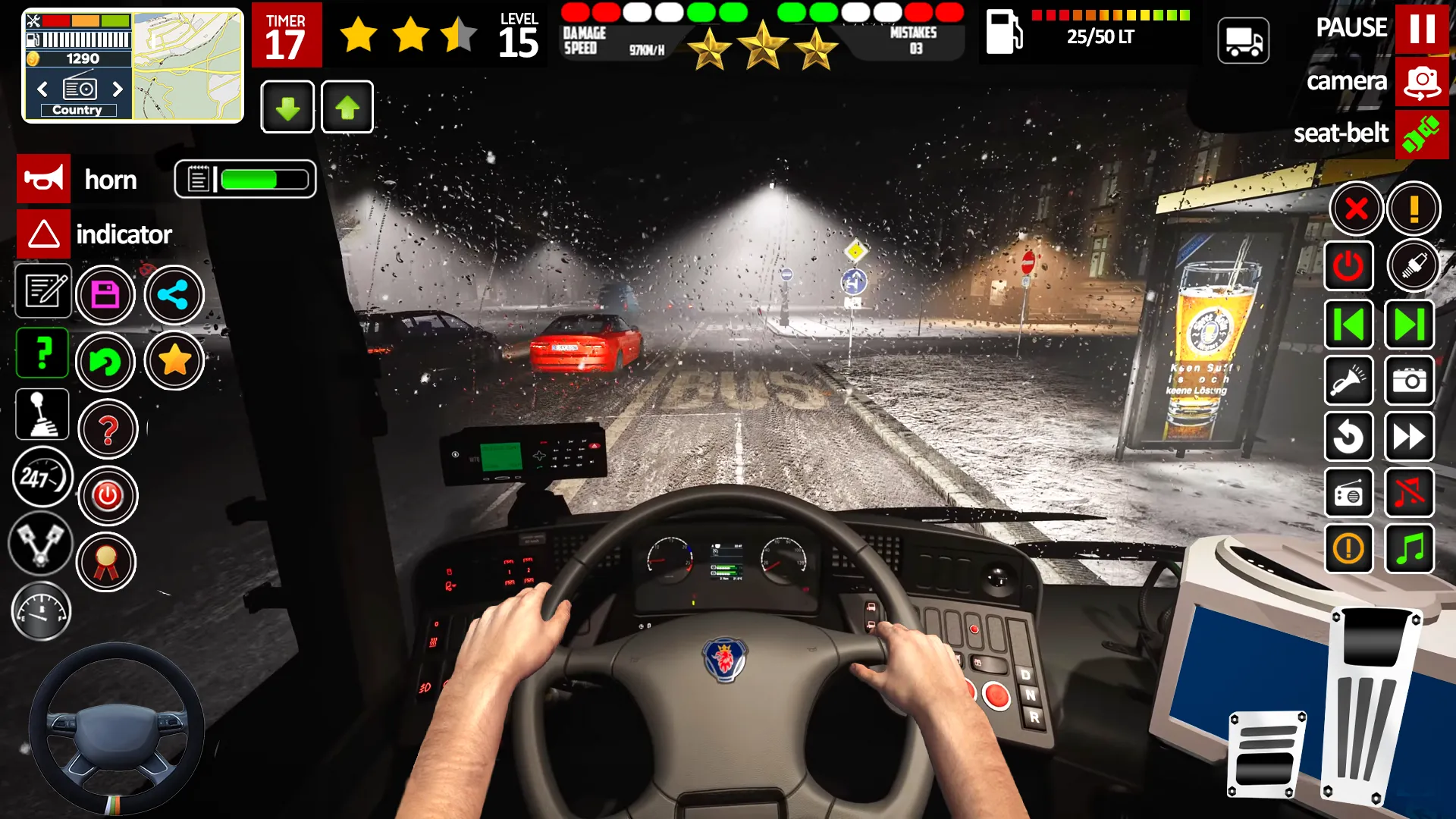Select the engine pistons icon

click(x=42, y=544)
